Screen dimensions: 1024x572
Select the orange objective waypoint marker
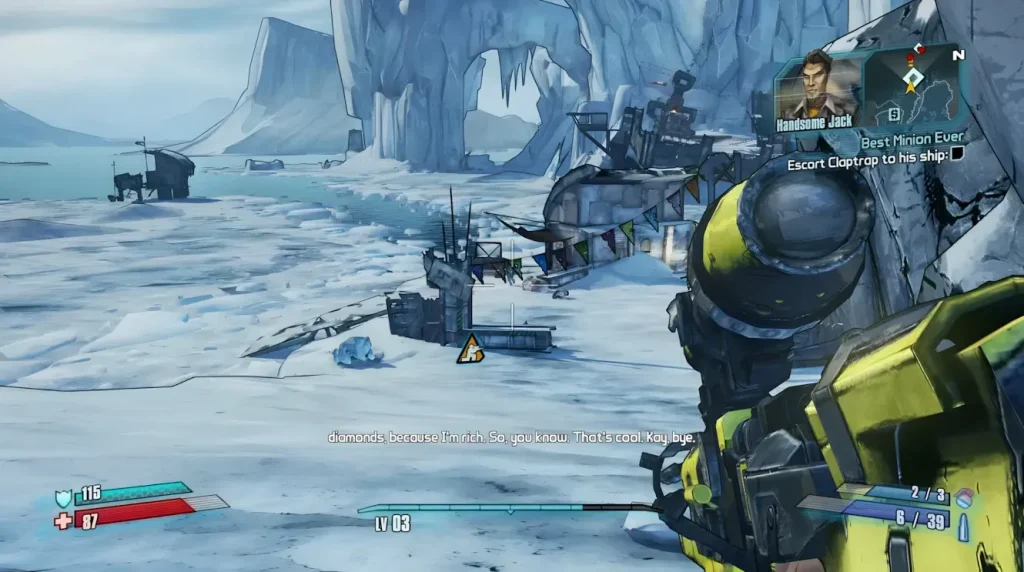click(x=469, y=348)
